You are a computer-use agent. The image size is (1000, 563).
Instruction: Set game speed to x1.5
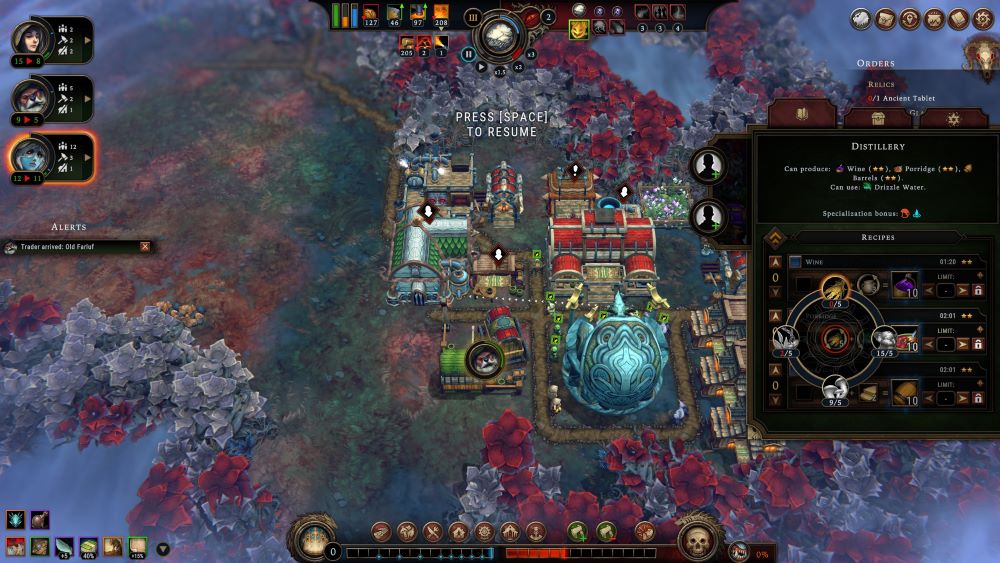[500, 71]
